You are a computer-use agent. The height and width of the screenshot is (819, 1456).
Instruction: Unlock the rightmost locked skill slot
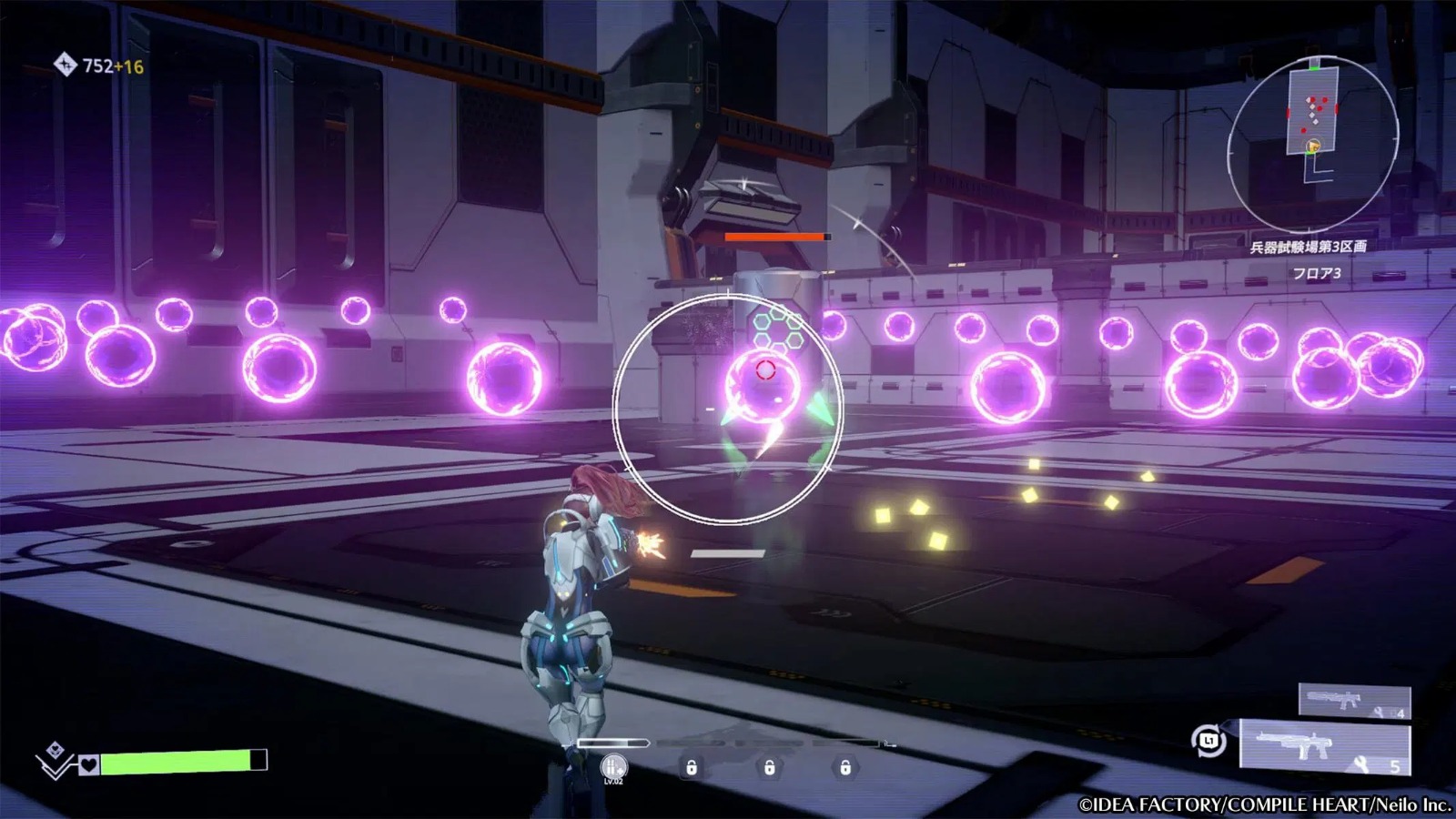[x=846, y=768]
